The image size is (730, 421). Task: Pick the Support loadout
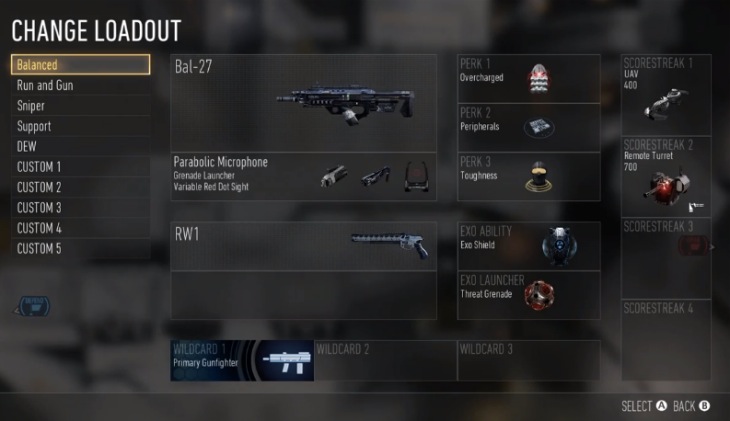point(81,127)
